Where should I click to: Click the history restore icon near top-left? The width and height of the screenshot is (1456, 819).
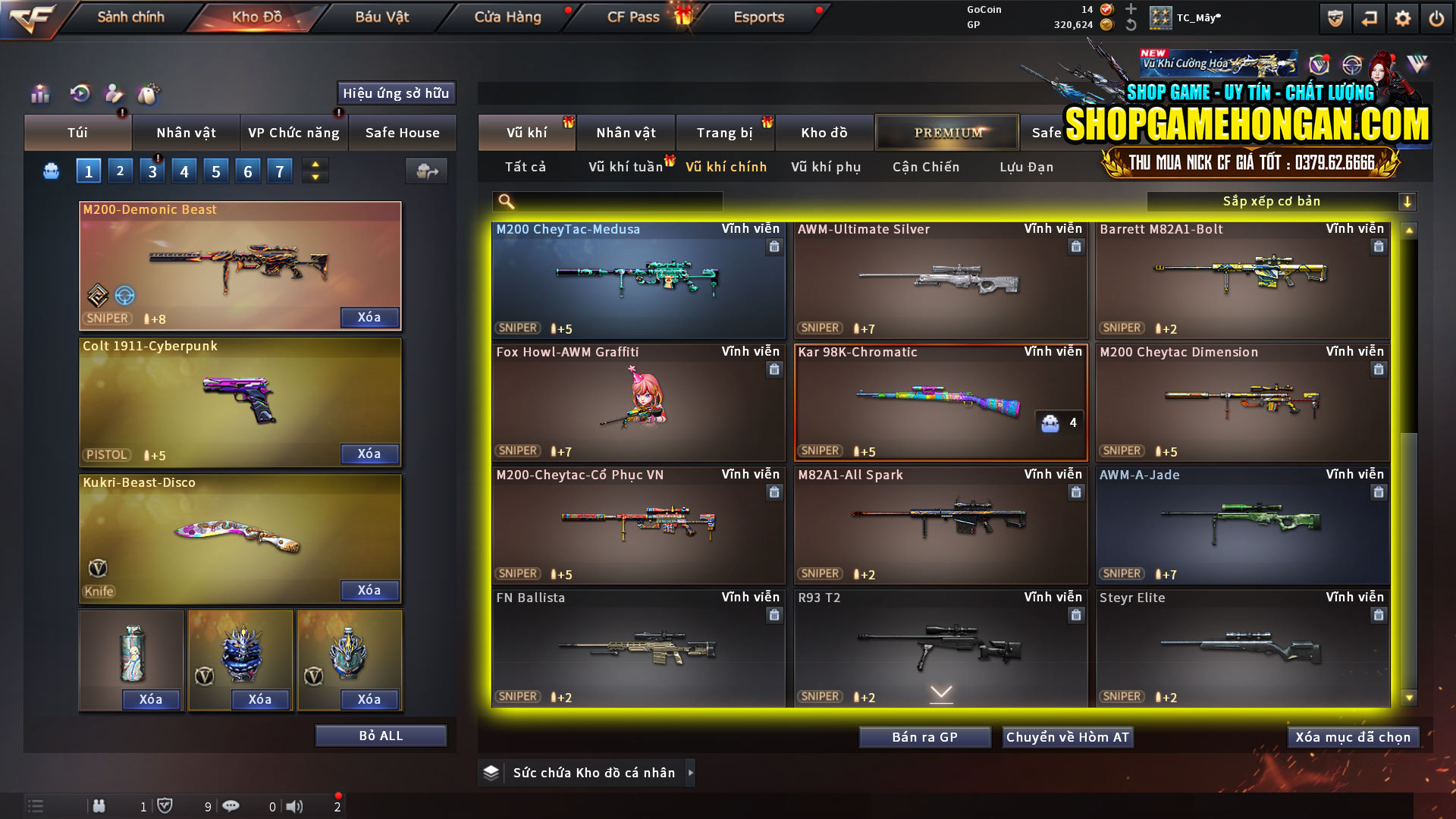coord(79,93)
